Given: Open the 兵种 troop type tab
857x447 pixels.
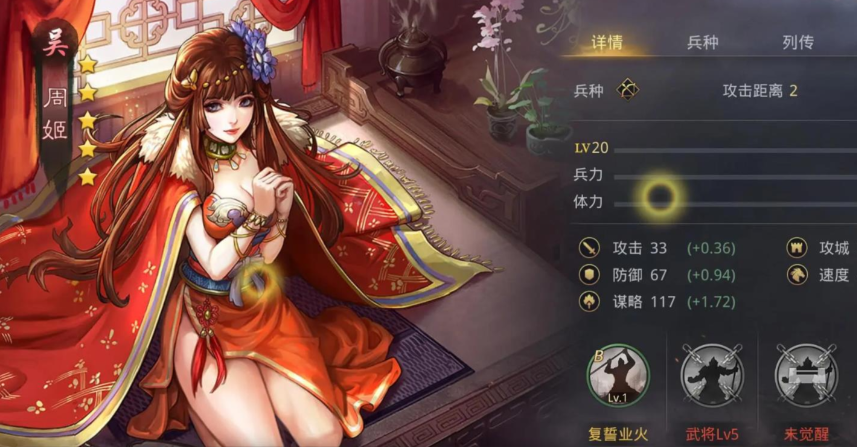Looking at the screenshot, I should [702, 43].
